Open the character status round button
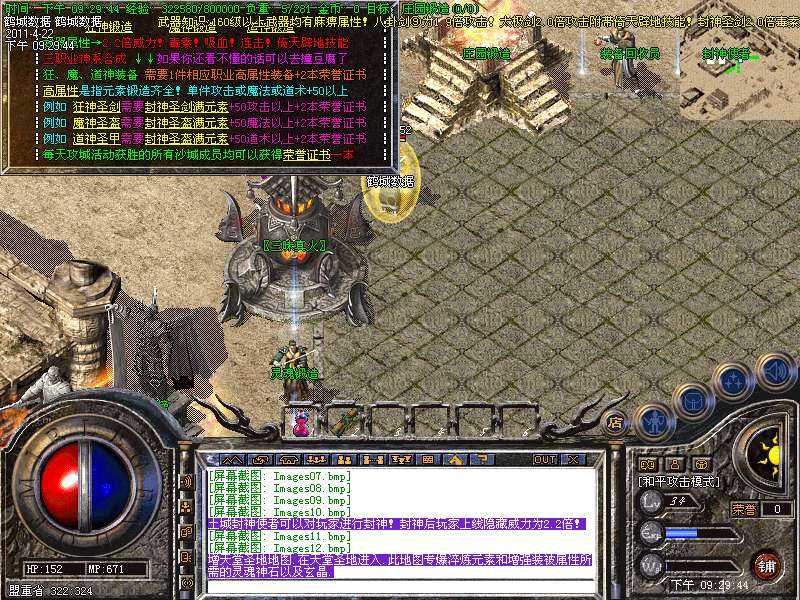This screenshot has height=600, width=800. (651, 421)
